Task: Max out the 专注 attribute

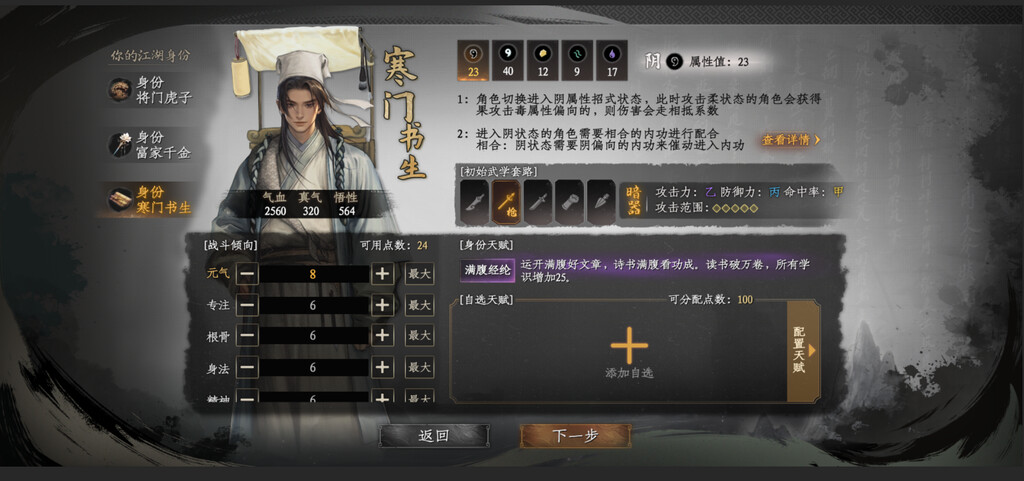Action: click(x=420, y=305)
